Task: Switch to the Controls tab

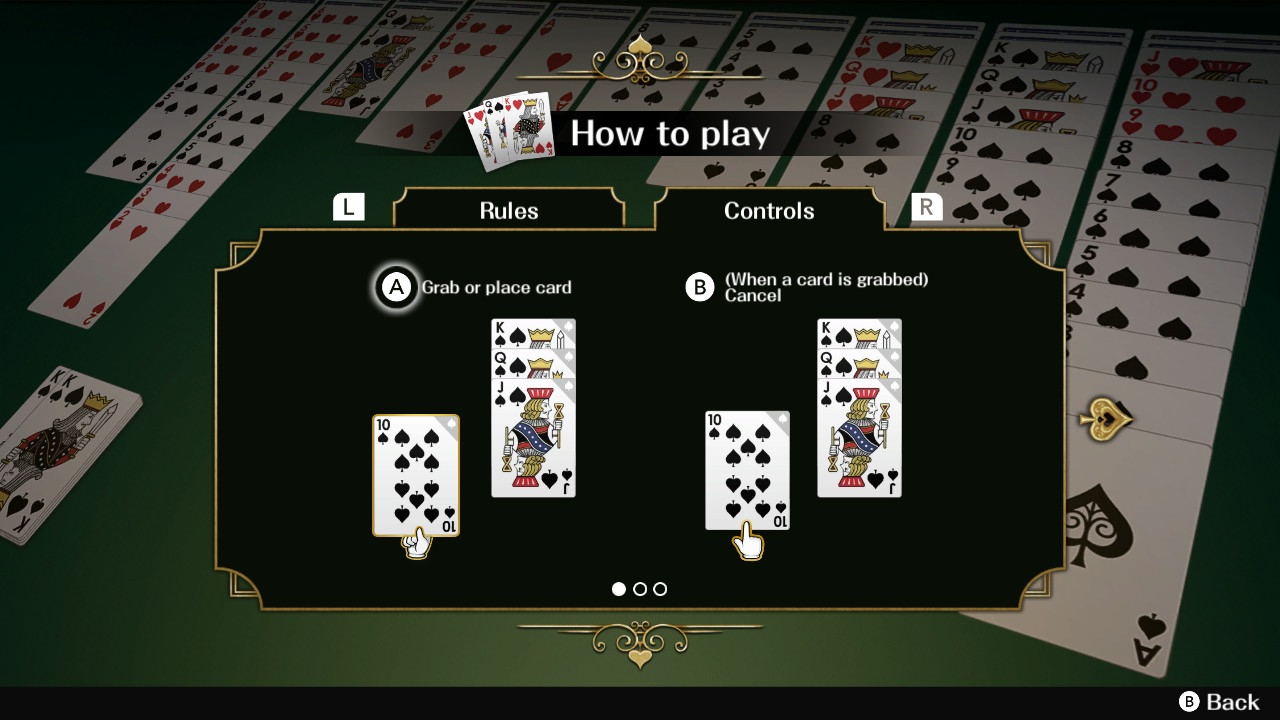Action: pyautogui.click(x=770, y=211)
